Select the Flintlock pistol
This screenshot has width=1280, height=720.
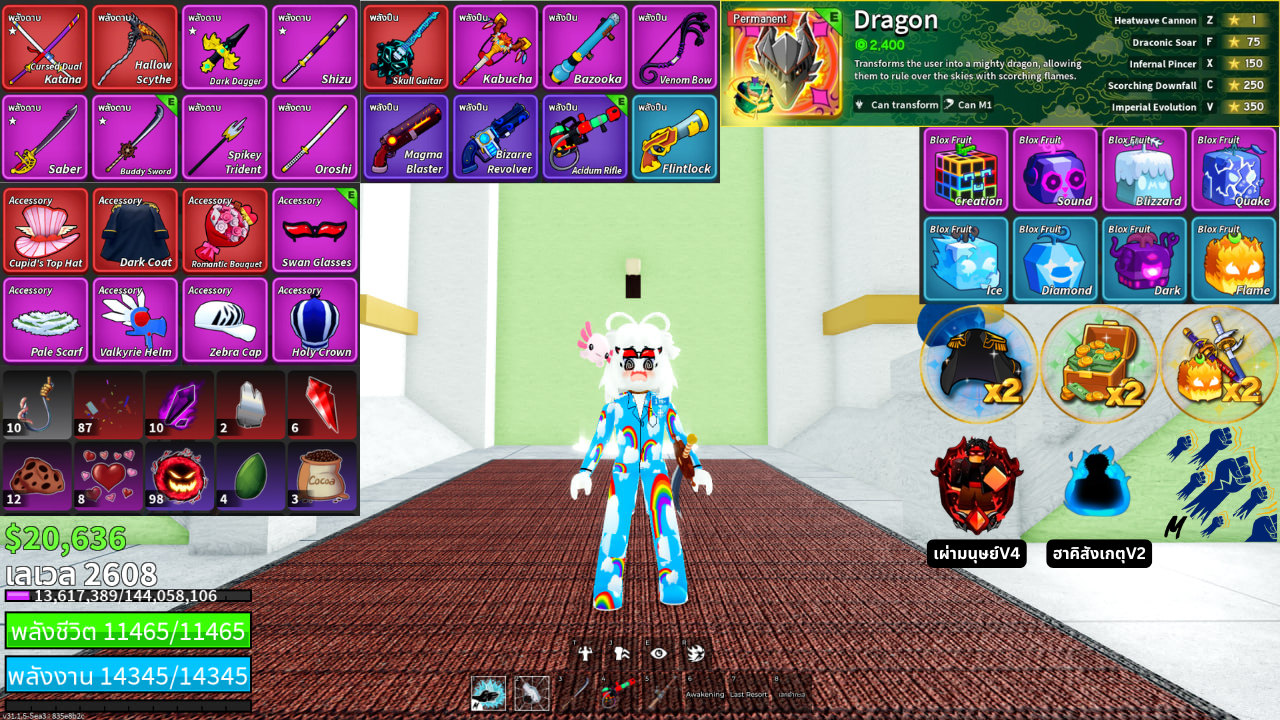click(675, 137)
